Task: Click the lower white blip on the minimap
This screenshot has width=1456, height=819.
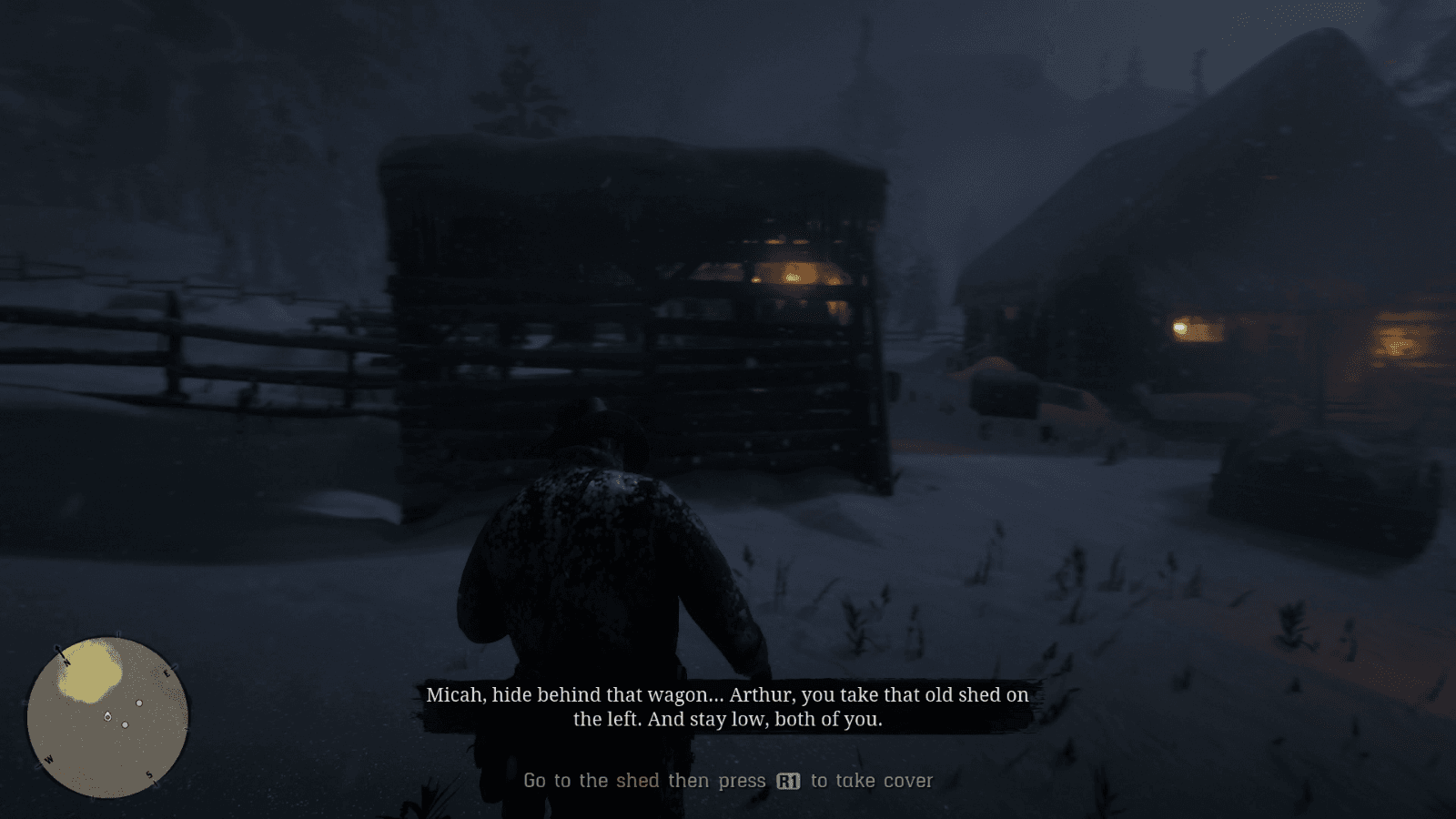Action: (x=125, y=725)
